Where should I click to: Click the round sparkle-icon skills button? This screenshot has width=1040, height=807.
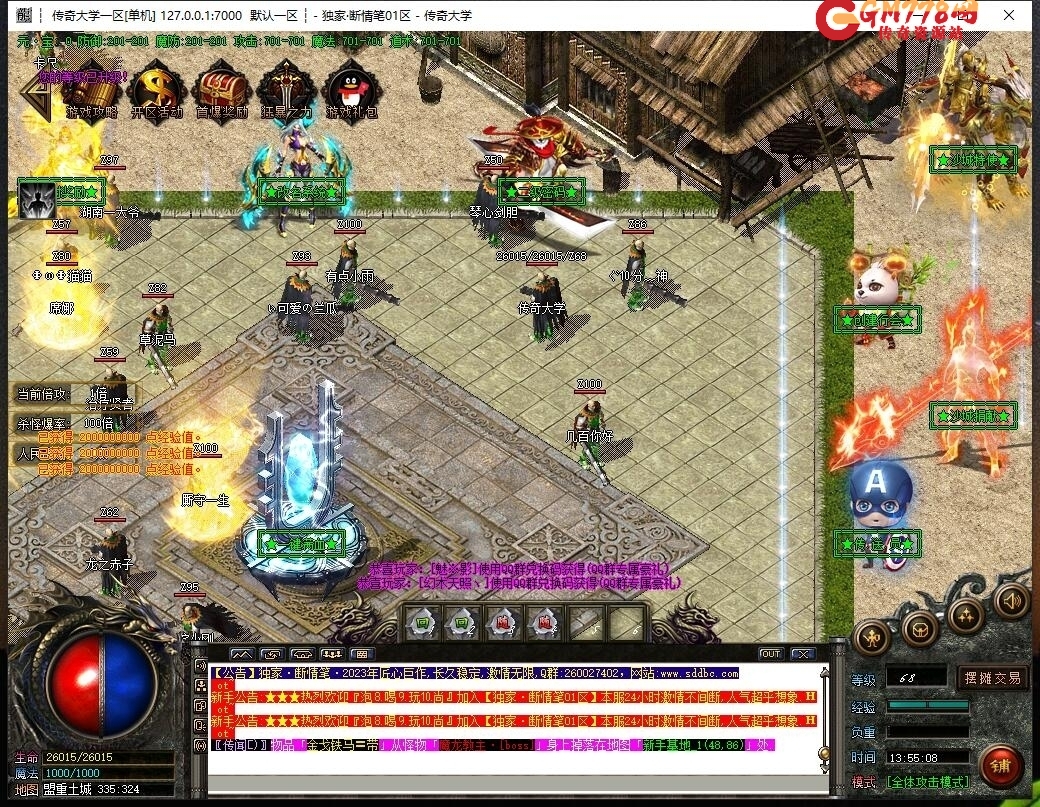click(967, 615)
